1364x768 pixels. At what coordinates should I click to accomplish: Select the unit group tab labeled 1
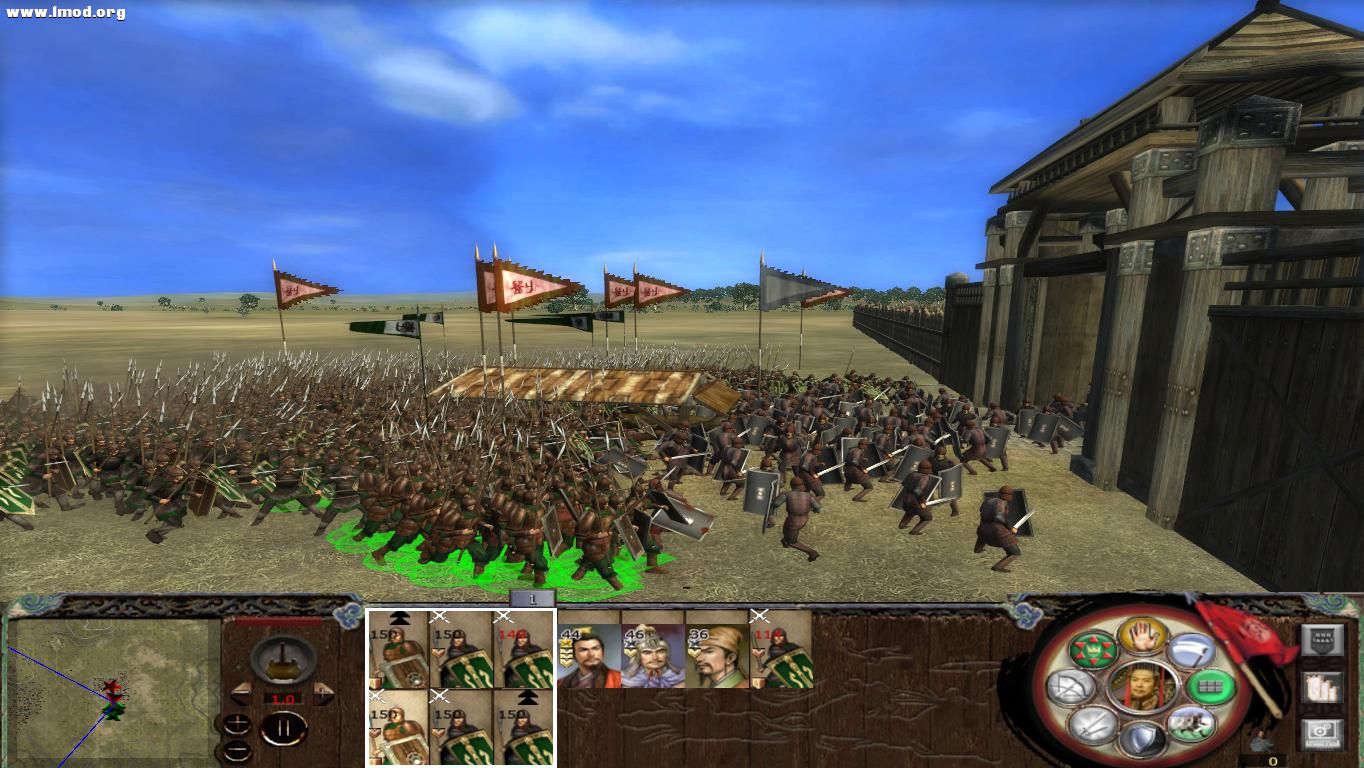(531, 599)
